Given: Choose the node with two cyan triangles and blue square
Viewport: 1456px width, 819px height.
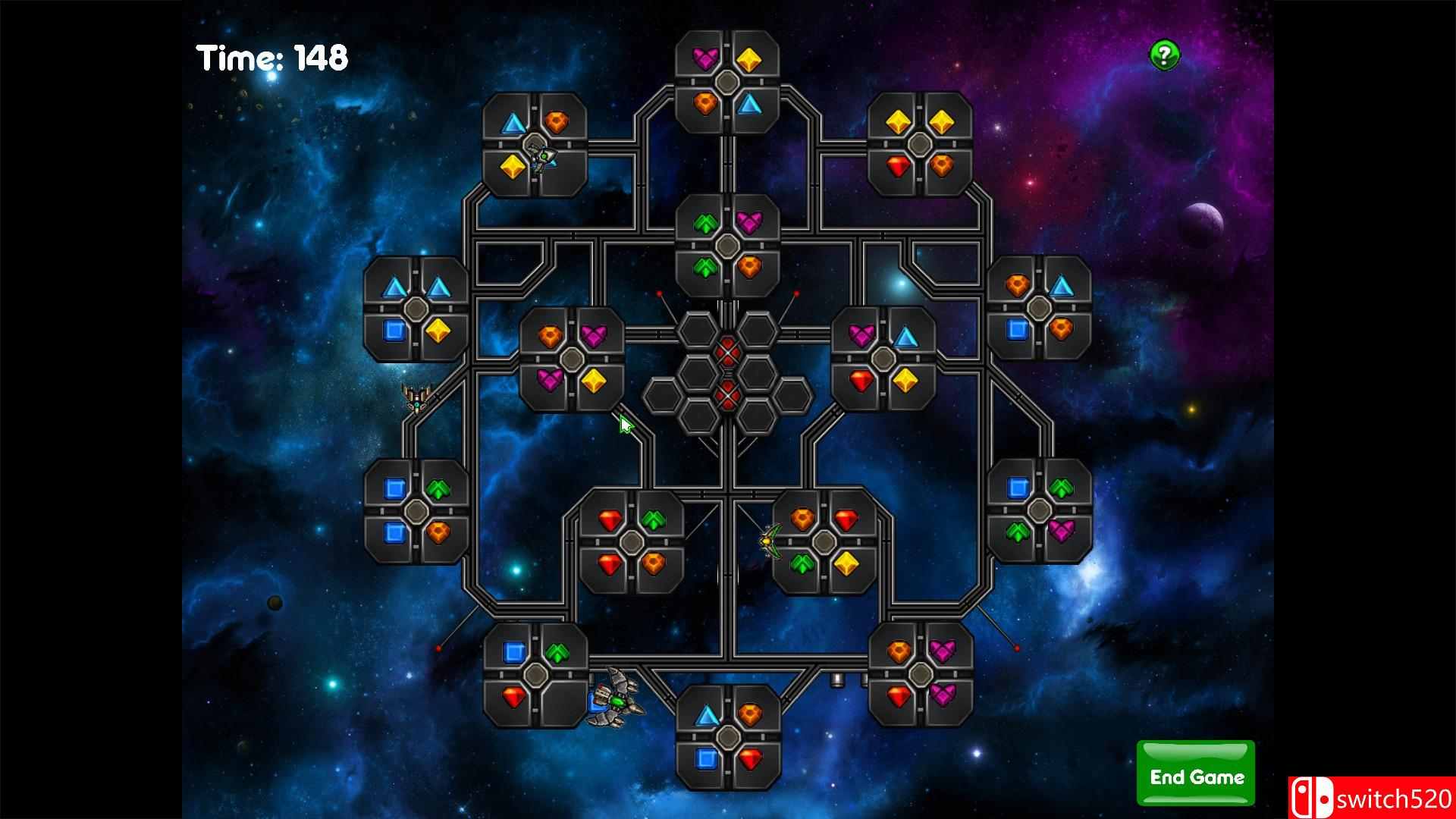Looking at the screenshot, I should [x=416, y=309].
